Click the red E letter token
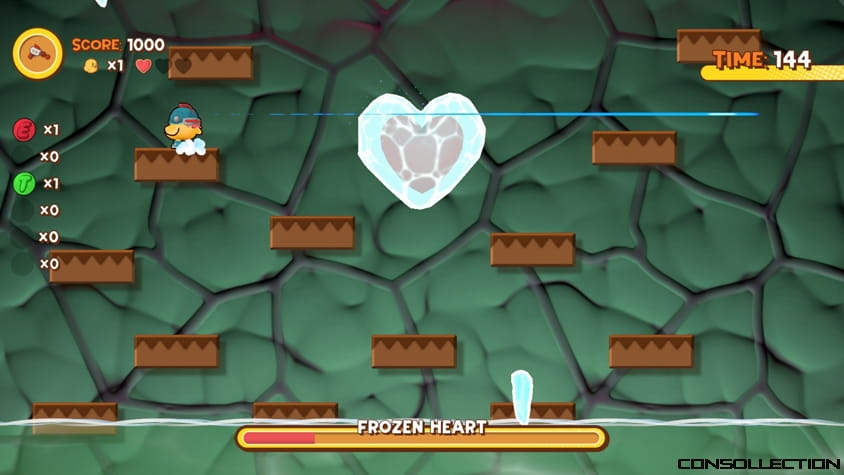The height and width of the screenshot is (475, 844). tap(24, 129)
